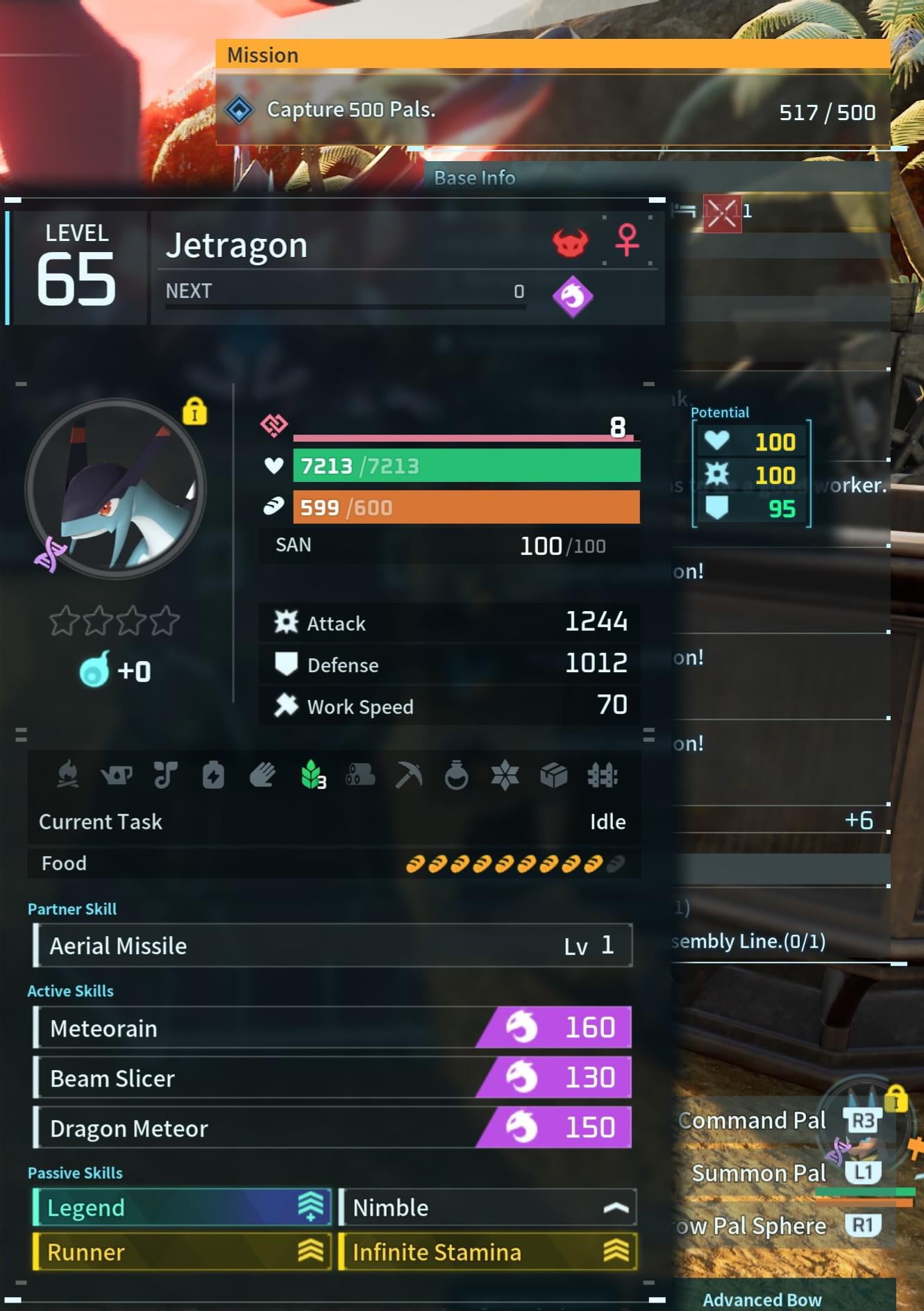This screenshot has height=1311, width=924.
Task: Click the purple dragon element icon
Action: point(573,297)
